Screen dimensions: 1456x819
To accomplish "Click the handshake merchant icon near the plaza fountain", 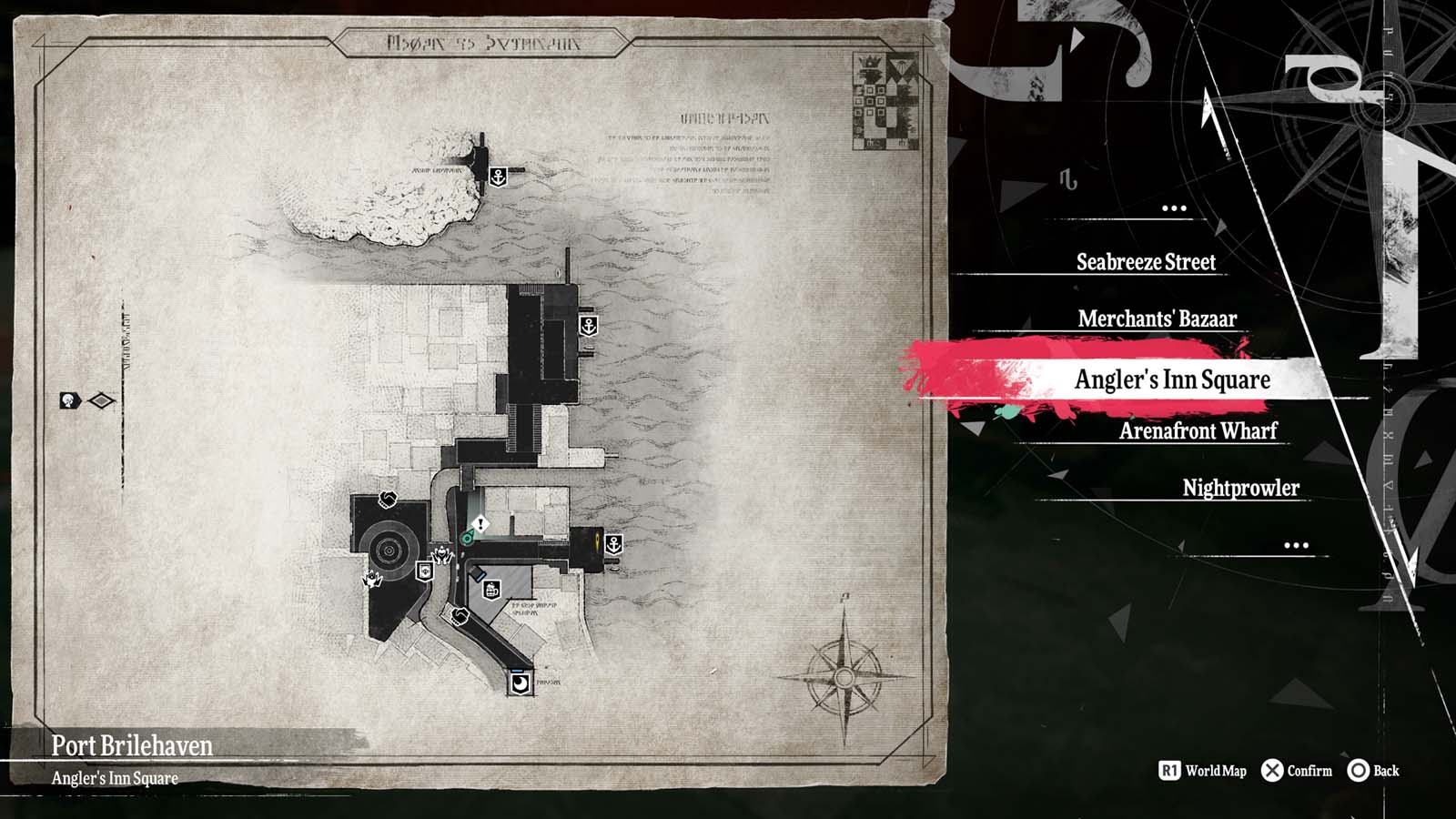I will [x=387, y=500].
